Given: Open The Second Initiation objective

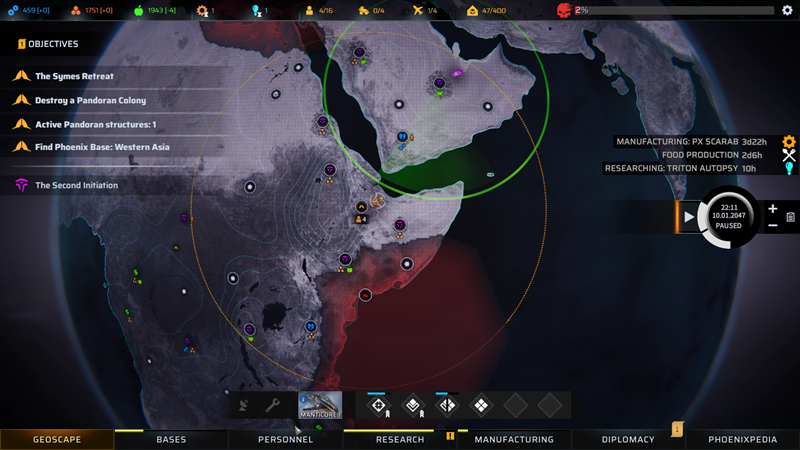Looking at the screenshot, I should 76,185.
